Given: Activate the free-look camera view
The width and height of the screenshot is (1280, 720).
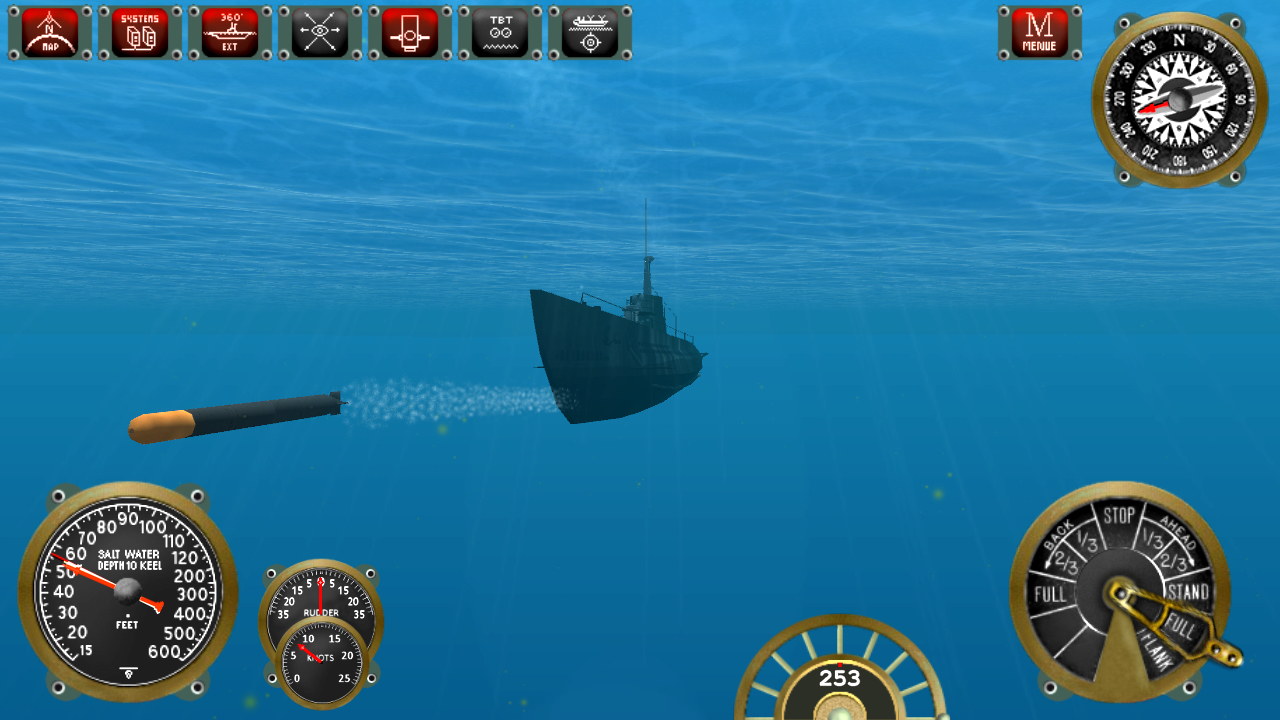Looking at the screenshot, I should (x=318, y=31).
